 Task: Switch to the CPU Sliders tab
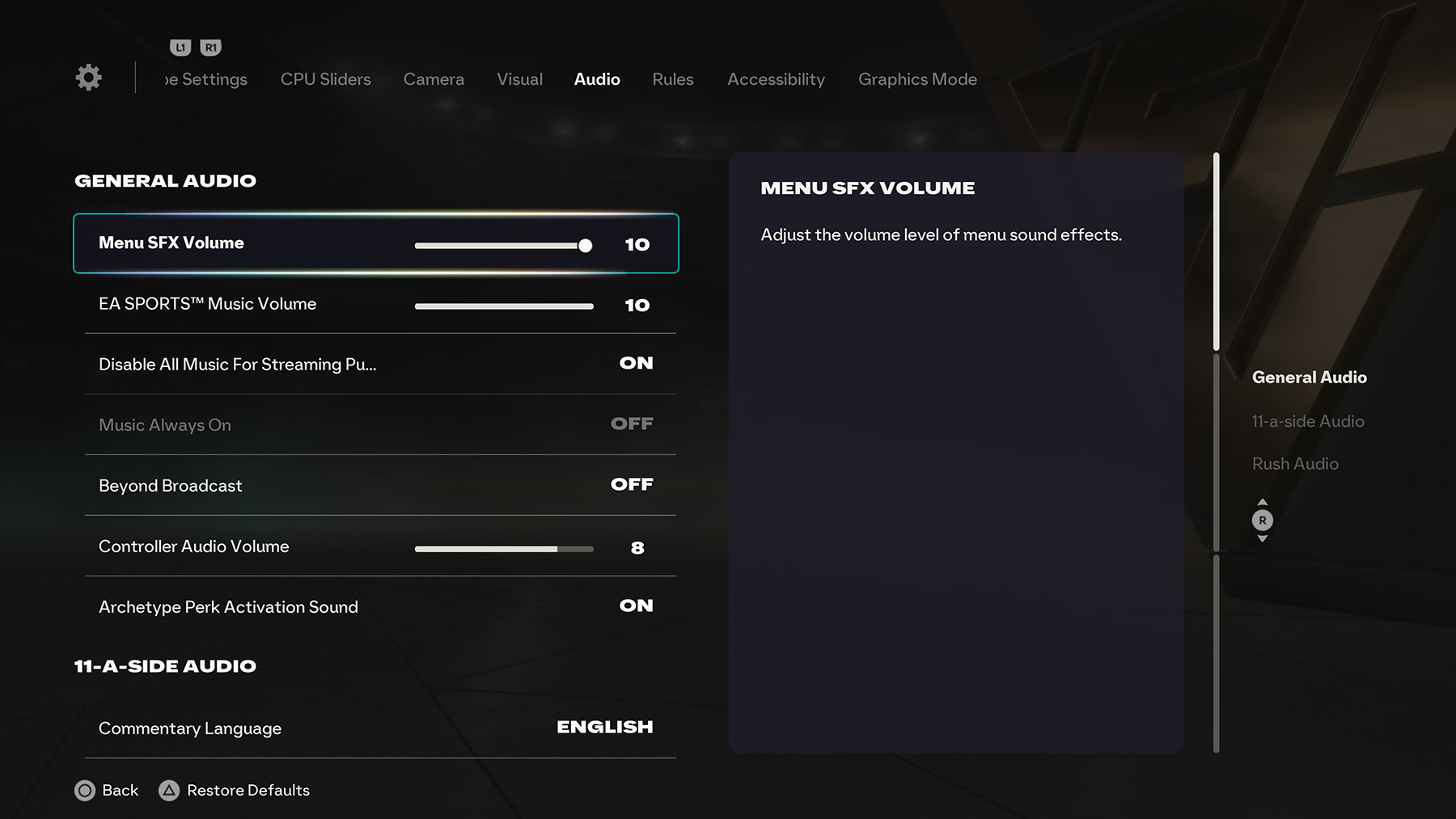325,79
